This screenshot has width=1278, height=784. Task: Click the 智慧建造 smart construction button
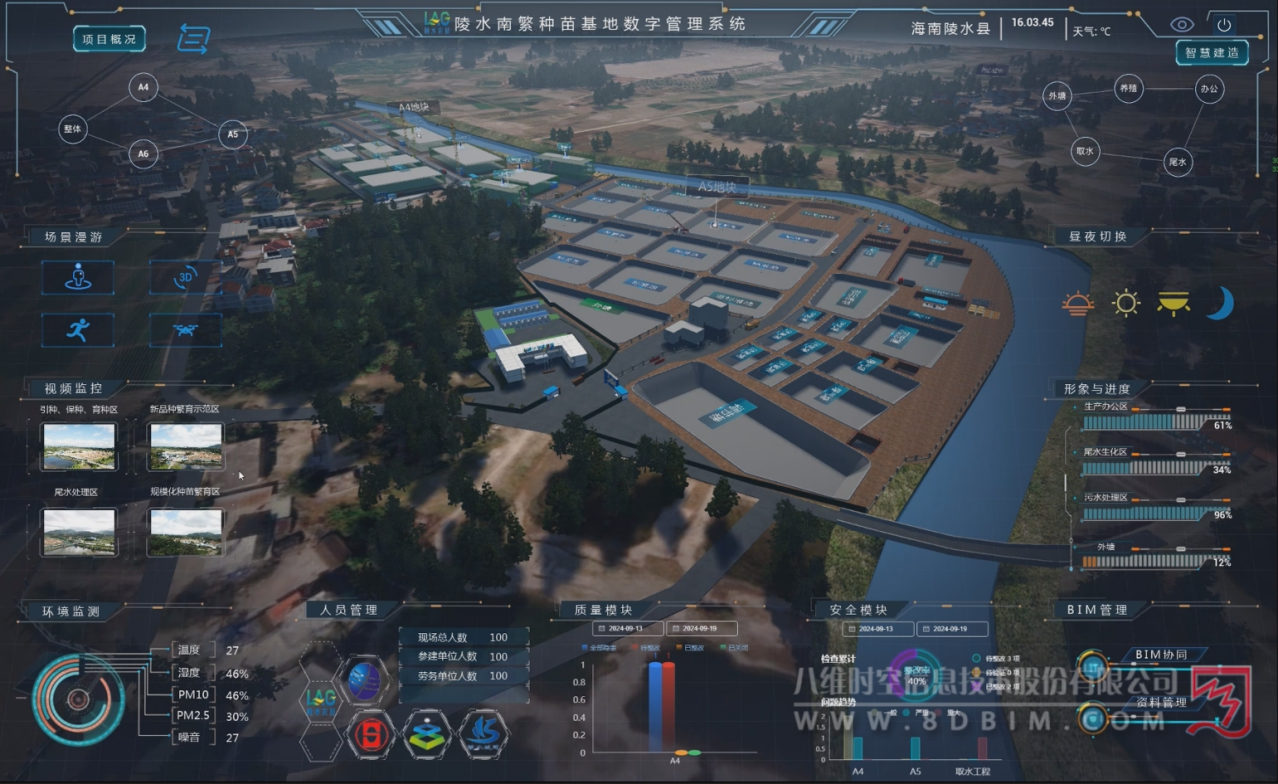pyautogui.click(x=1212, y=52)
